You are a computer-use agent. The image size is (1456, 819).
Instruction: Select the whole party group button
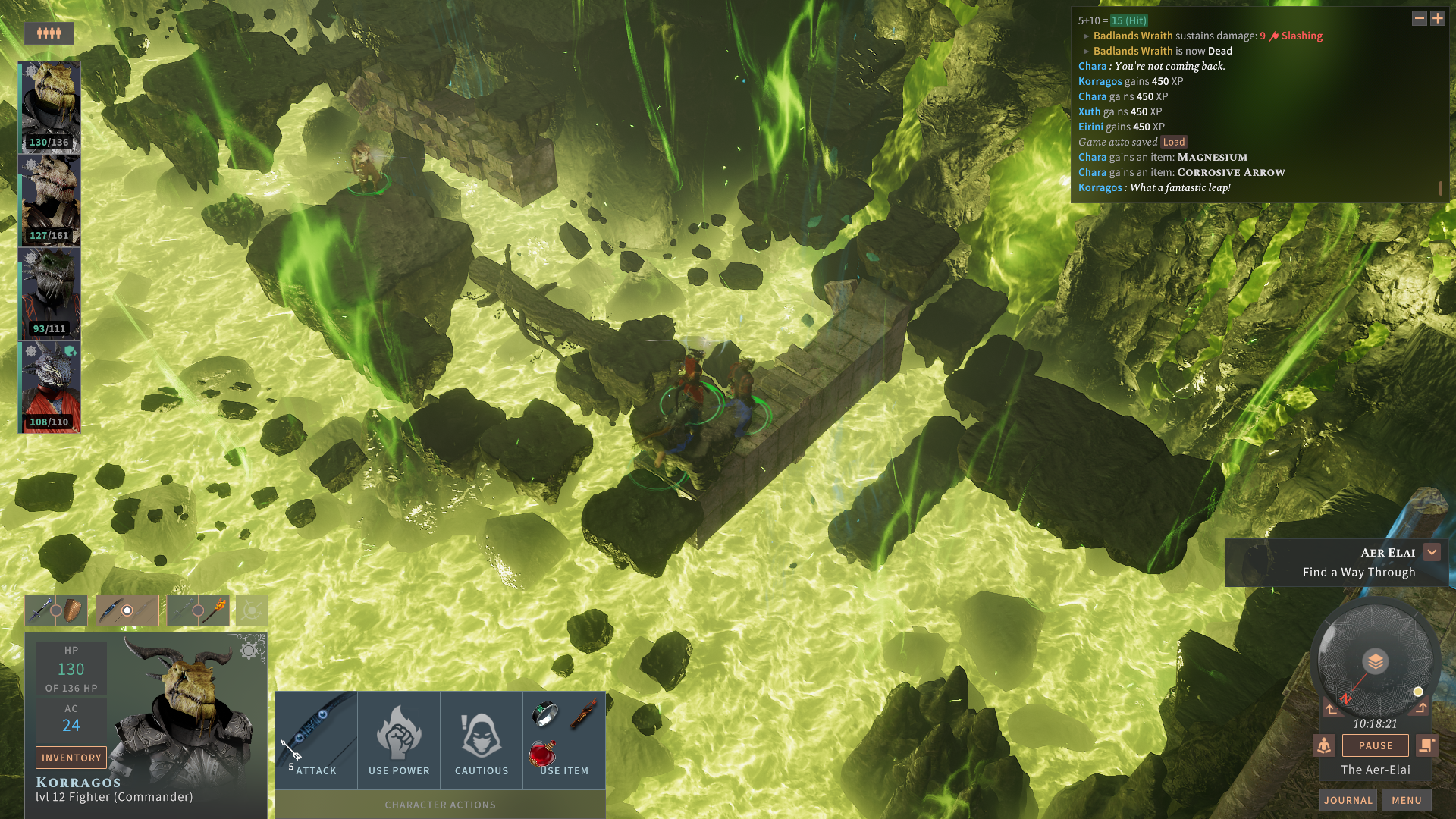coord(49,33)
